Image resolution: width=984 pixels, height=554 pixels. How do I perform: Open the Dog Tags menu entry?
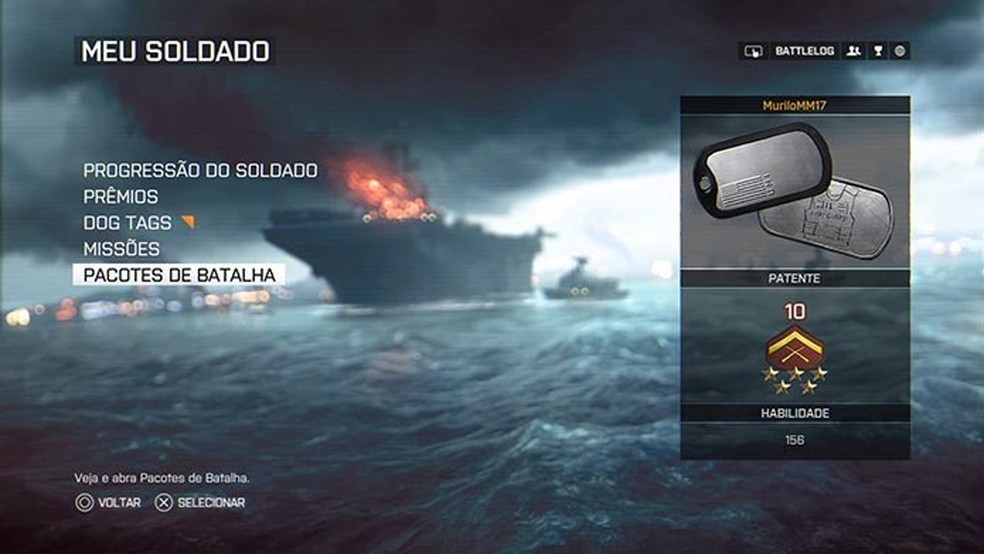128,223
